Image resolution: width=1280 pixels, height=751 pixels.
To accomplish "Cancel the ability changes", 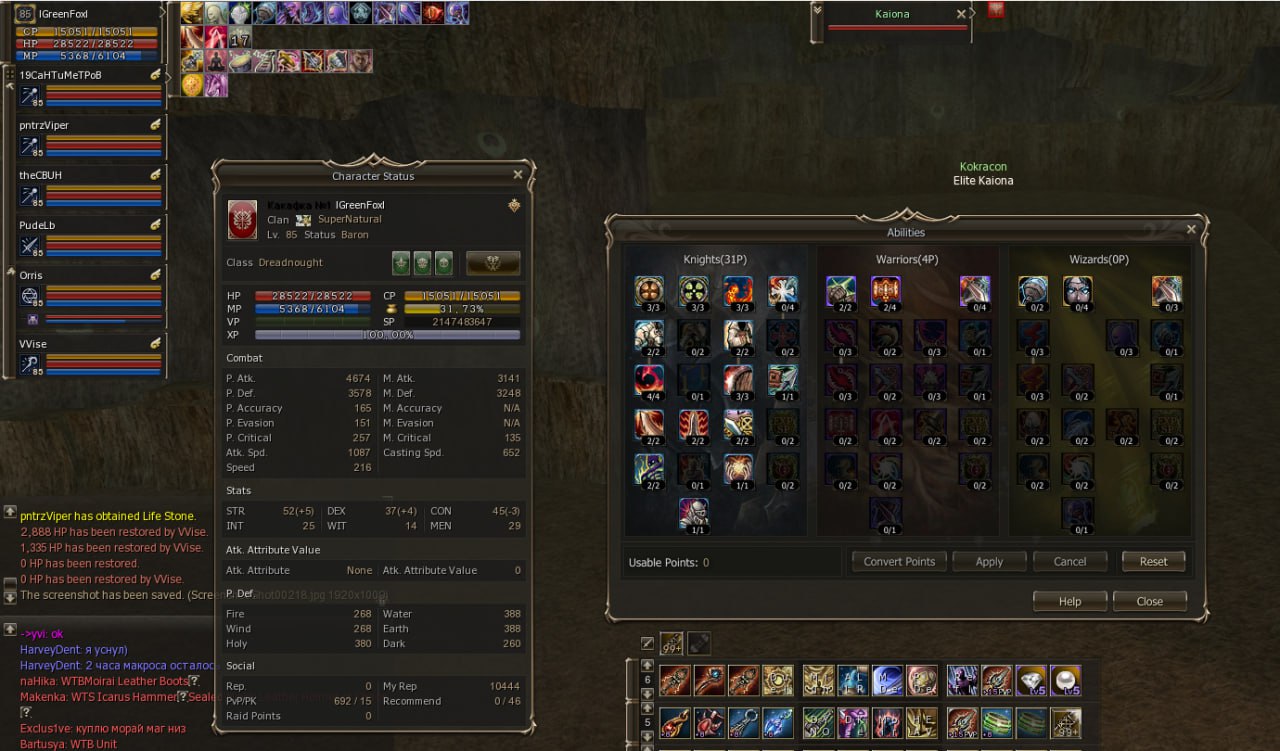I will (1069, 561).
